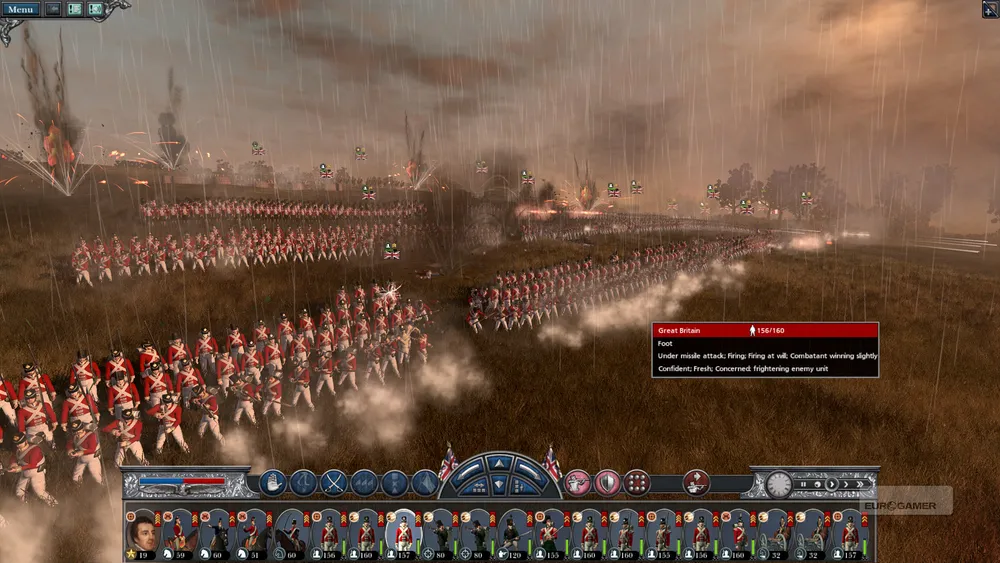The image size is (1000, 563).
Task: Click the halt order hand icon
Action: [273, 483]
